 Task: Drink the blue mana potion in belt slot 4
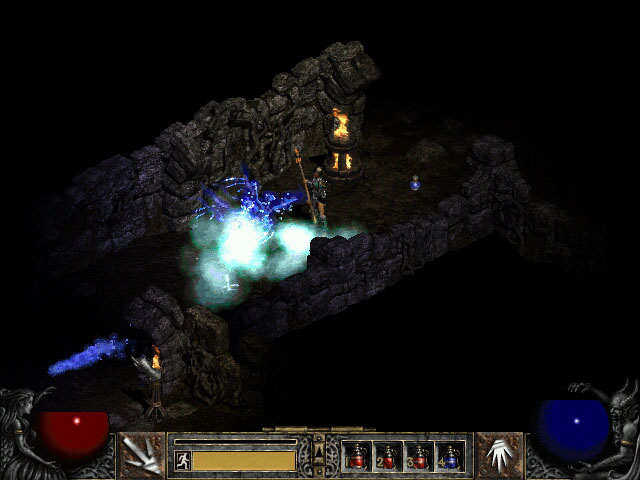tap(449, 457)
